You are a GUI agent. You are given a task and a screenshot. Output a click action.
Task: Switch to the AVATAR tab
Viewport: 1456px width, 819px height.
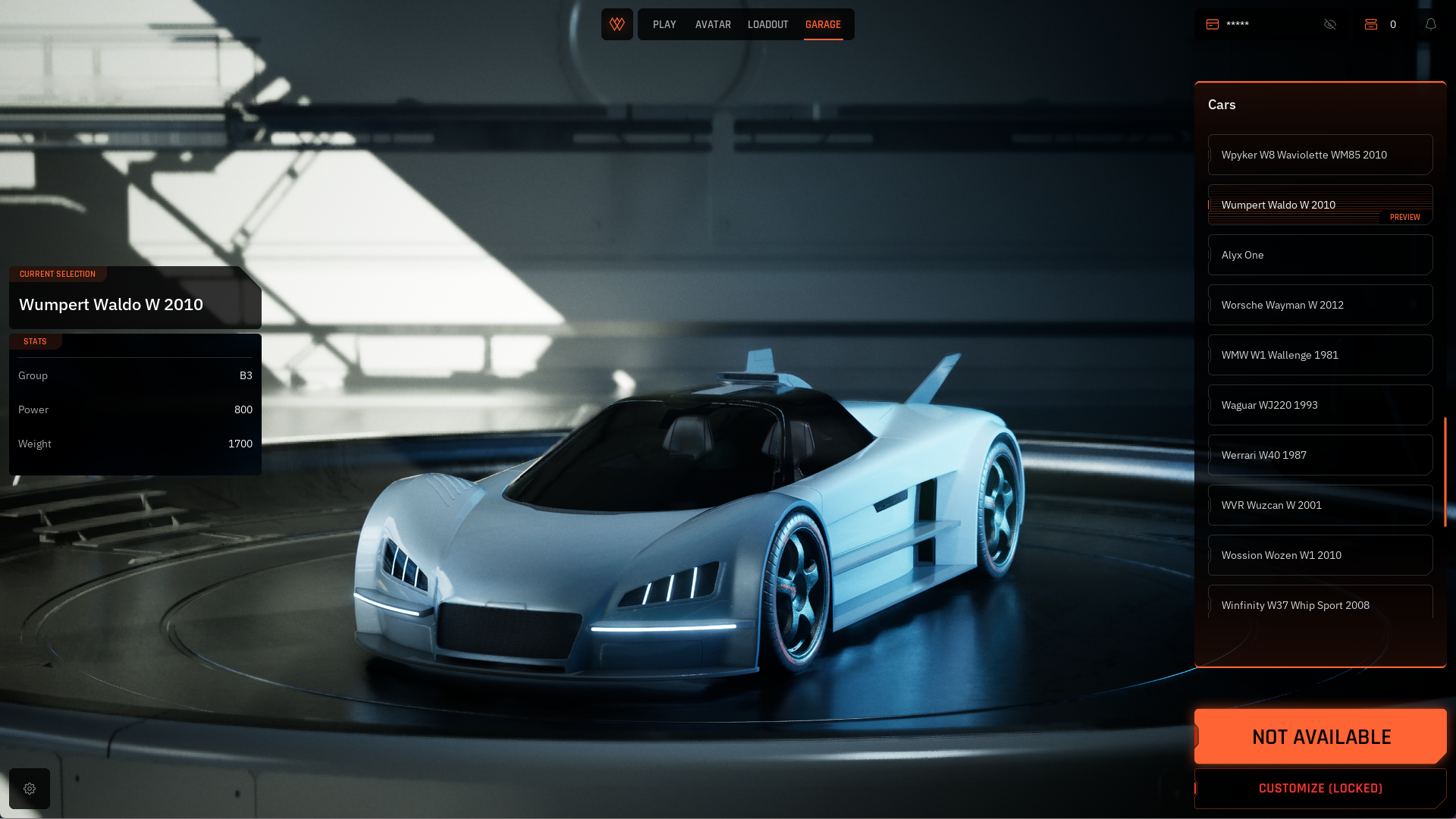pos(713,25)
